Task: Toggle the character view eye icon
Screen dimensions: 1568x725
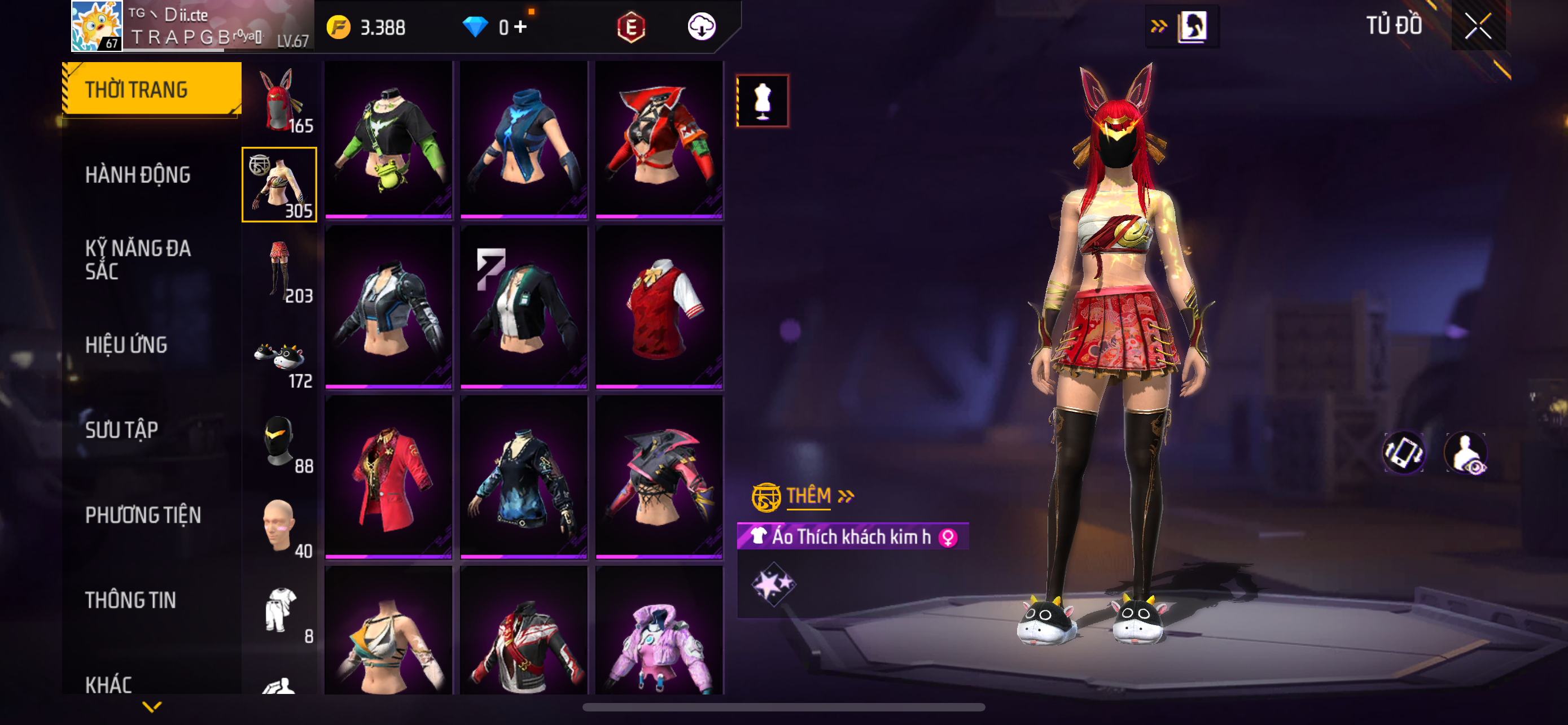Action: point(1466,453)
